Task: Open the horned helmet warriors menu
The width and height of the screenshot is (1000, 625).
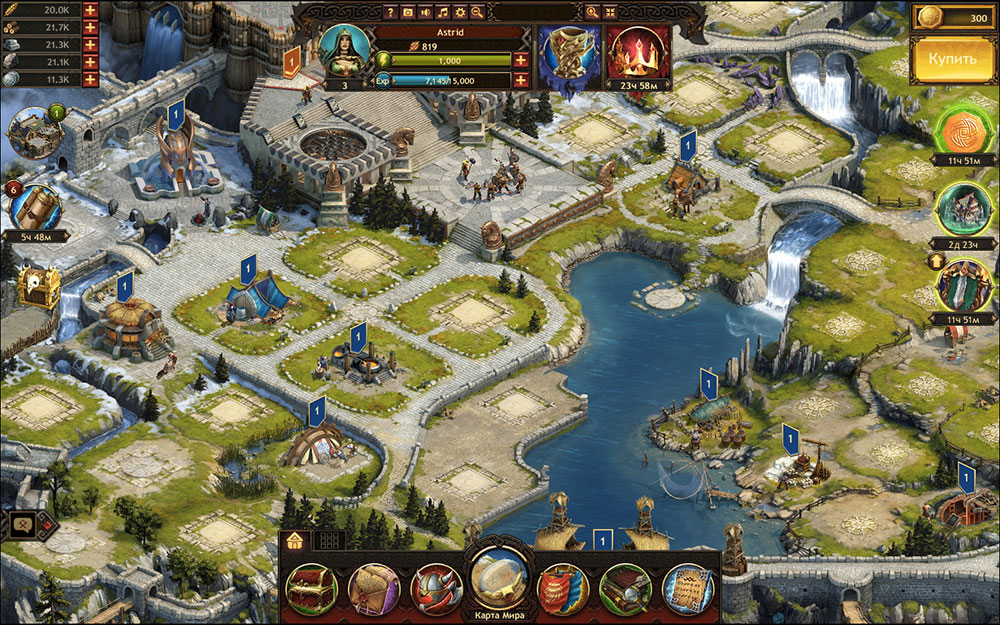Action: [437, 590]
